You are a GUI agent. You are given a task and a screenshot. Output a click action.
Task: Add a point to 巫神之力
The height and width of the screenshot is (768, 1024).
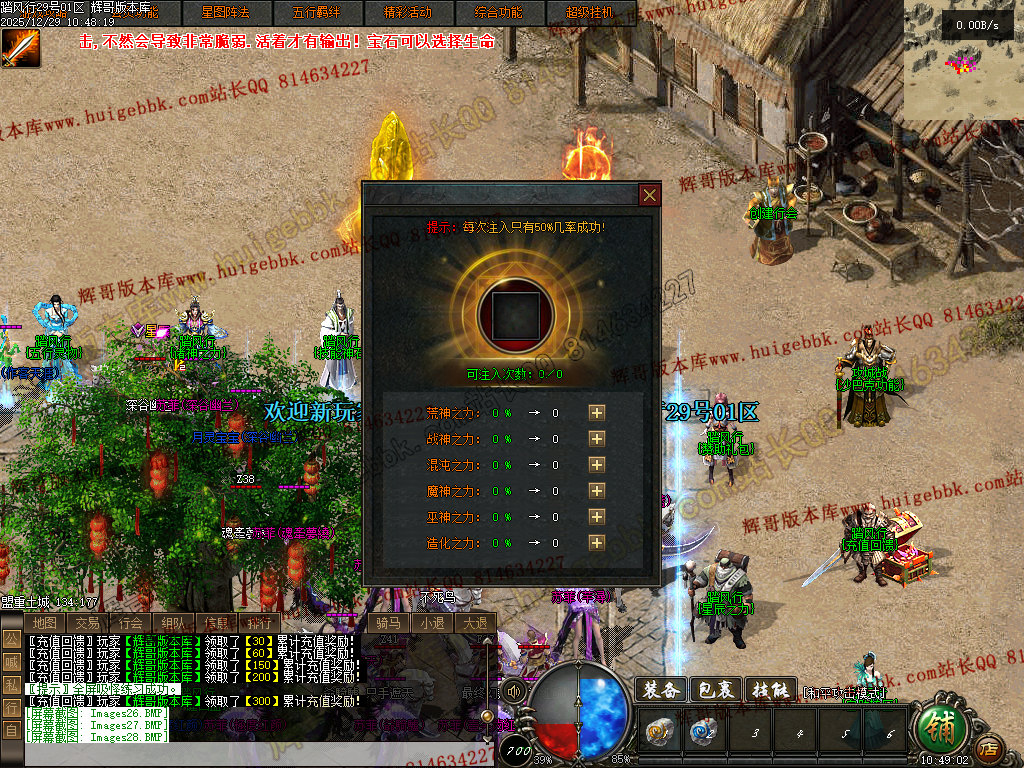point(597,516)
